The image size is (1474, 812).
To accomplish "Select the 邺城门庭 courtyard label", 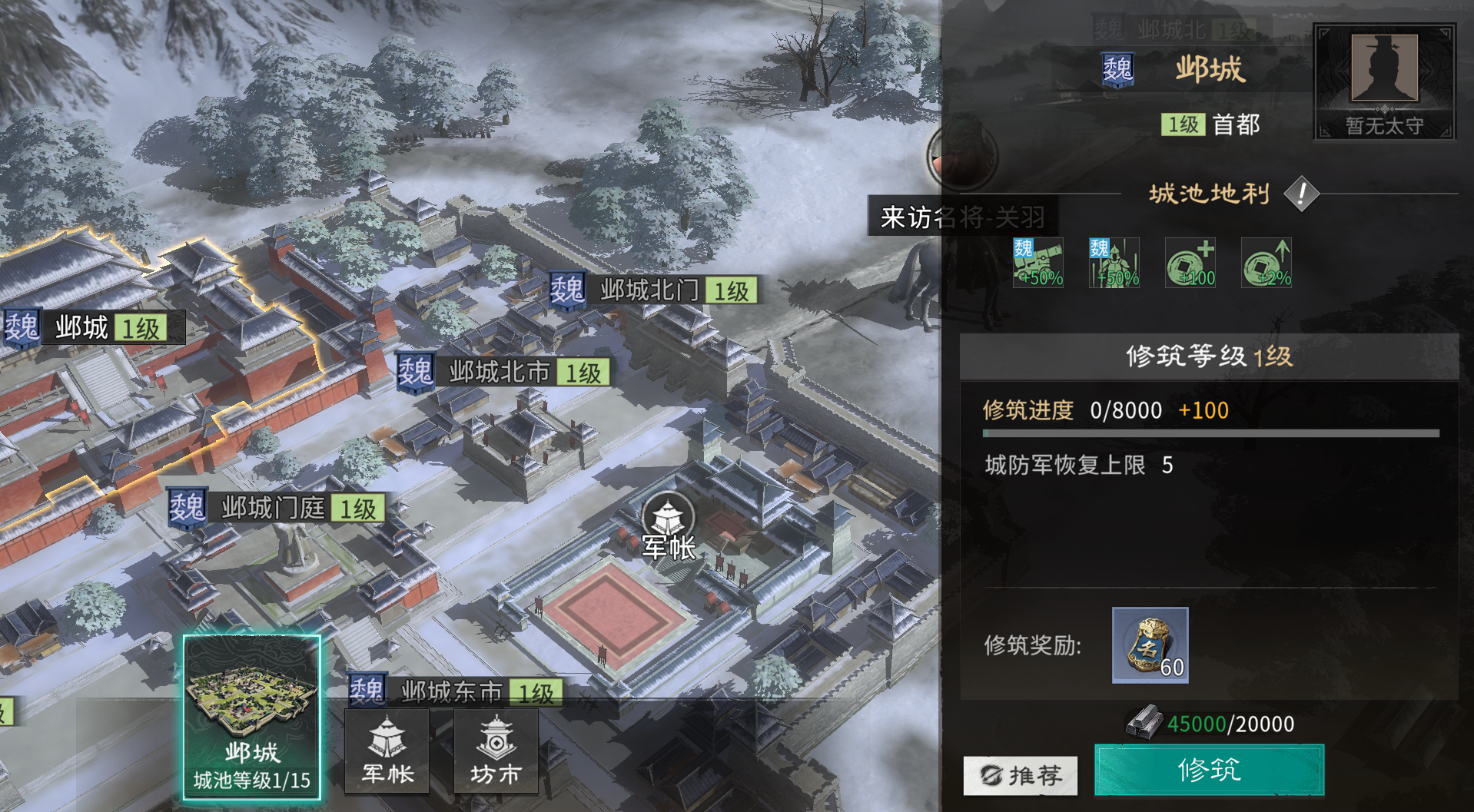I will 272,507.
